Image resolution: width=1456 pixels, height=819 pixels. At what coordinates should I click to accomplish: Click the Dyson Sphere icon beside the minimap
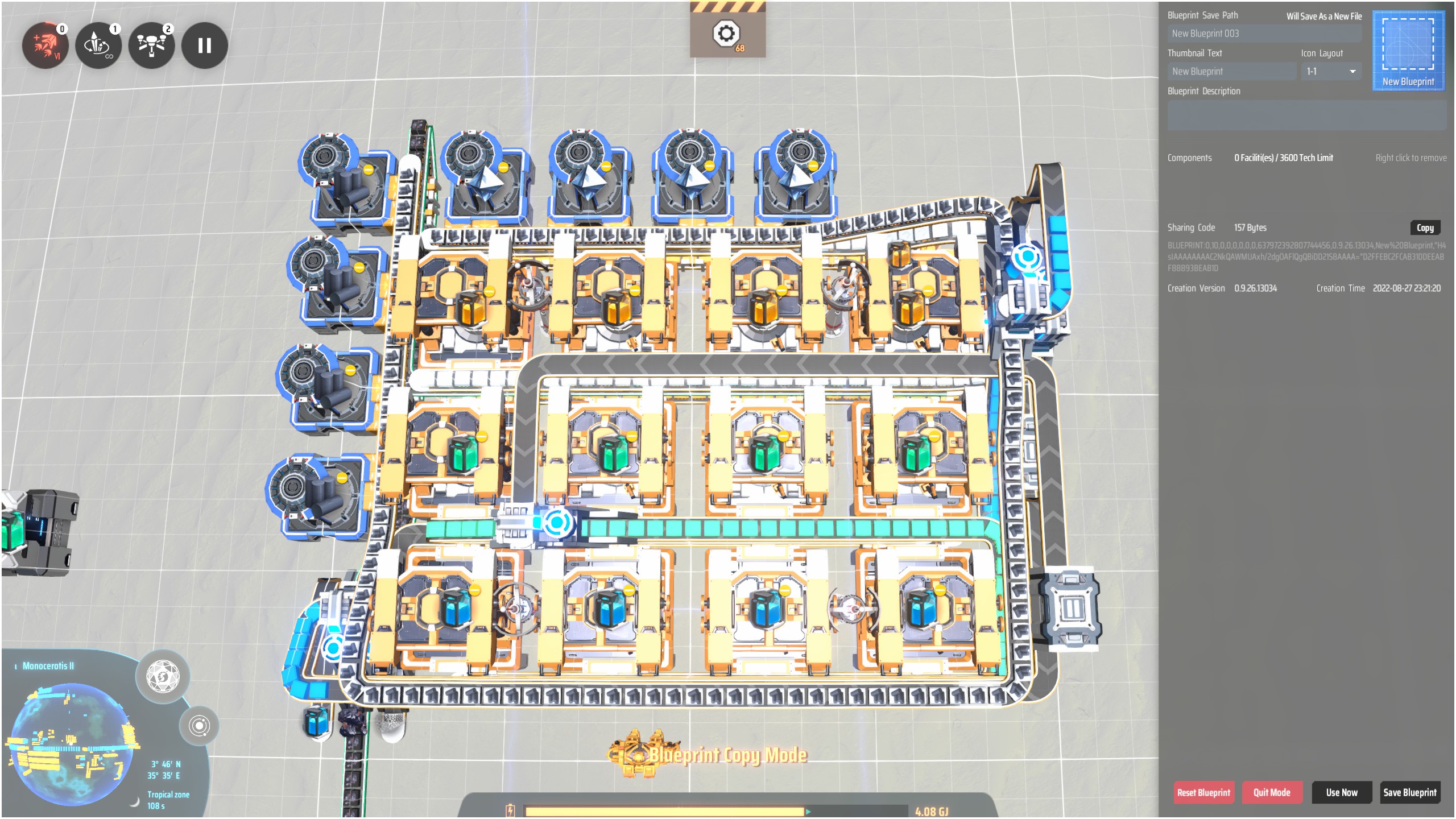click(162, 677)
